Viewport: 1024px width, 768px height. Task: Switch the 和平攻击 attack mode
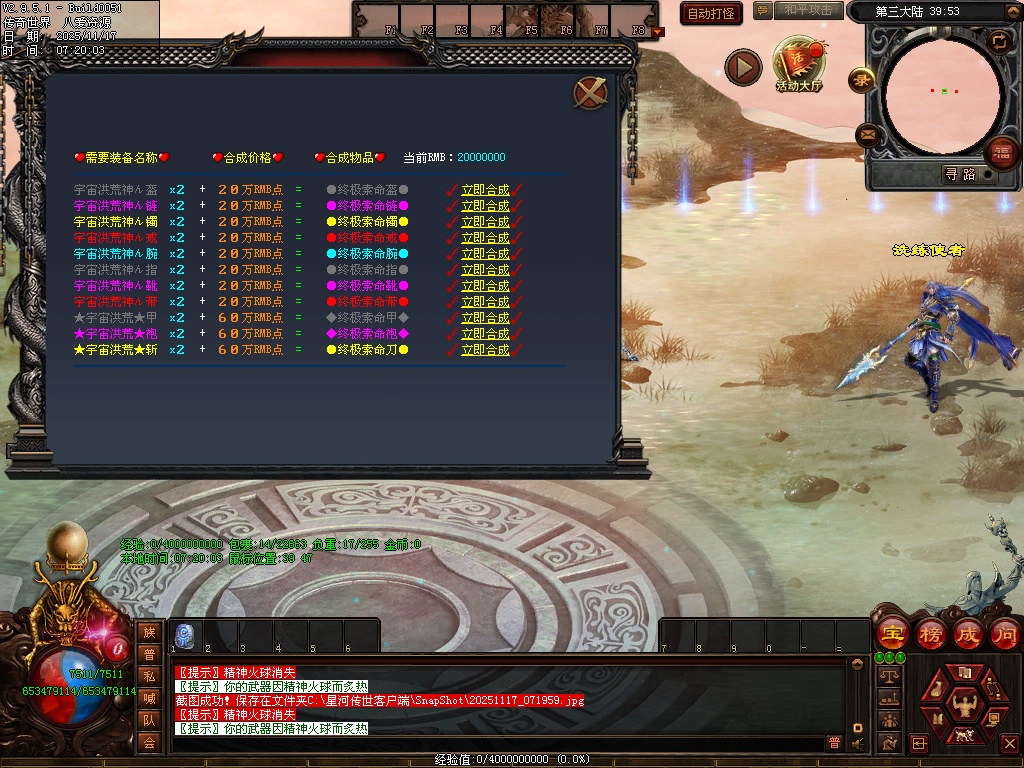[807, 10]
